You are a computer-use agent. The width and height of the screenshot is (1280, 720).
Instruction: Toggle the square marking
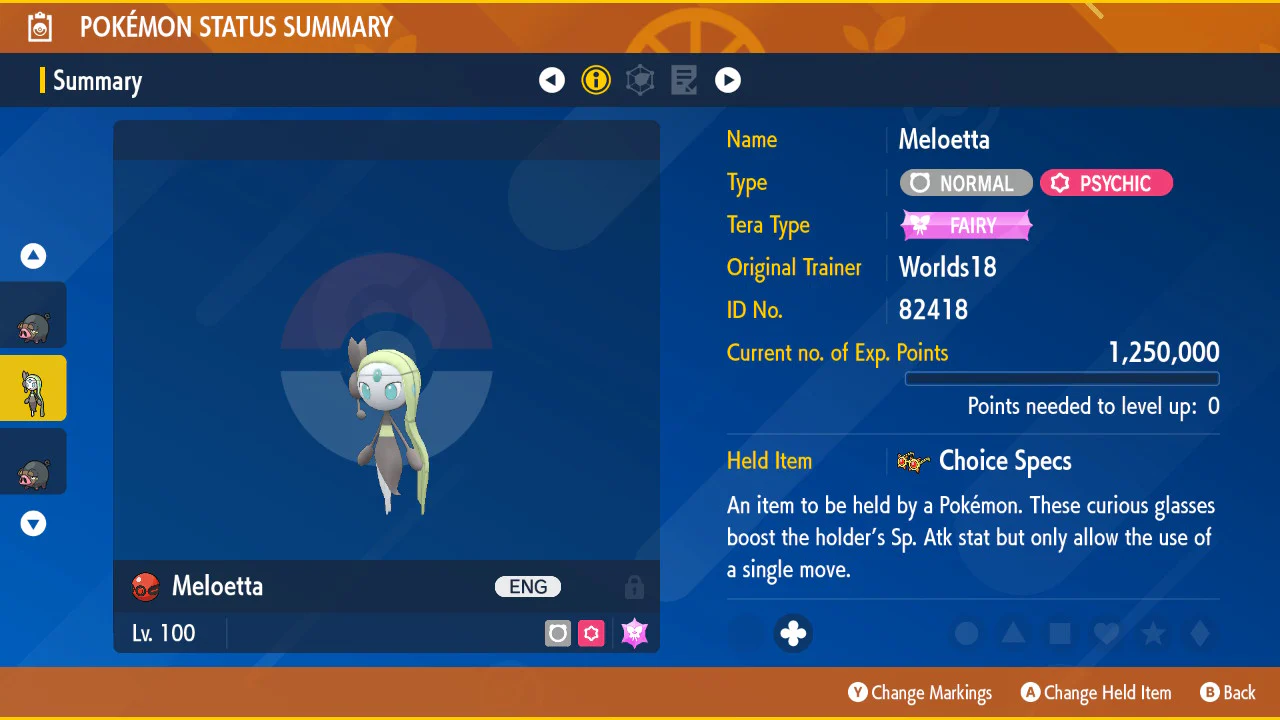coord(1060,633)
